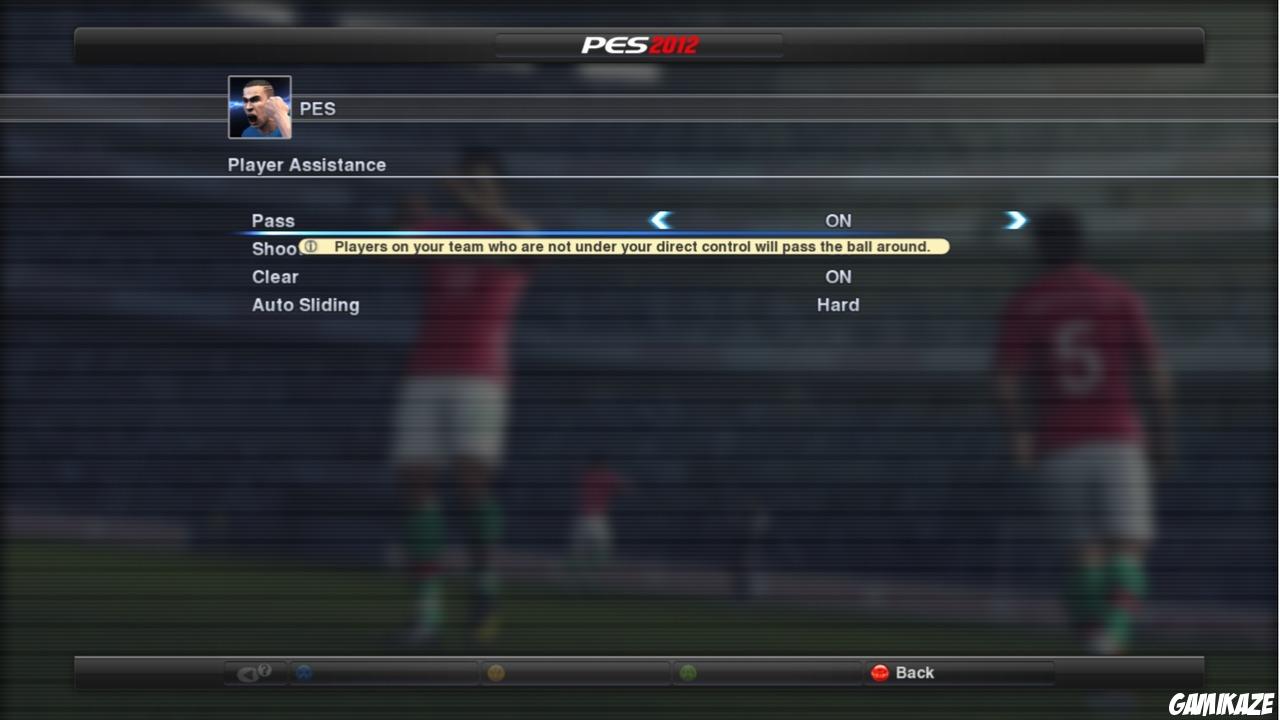The width and height of the screenshot is (1280, 720).
Task: Cycle the Shoot assistance option
Action: (838, 248)
